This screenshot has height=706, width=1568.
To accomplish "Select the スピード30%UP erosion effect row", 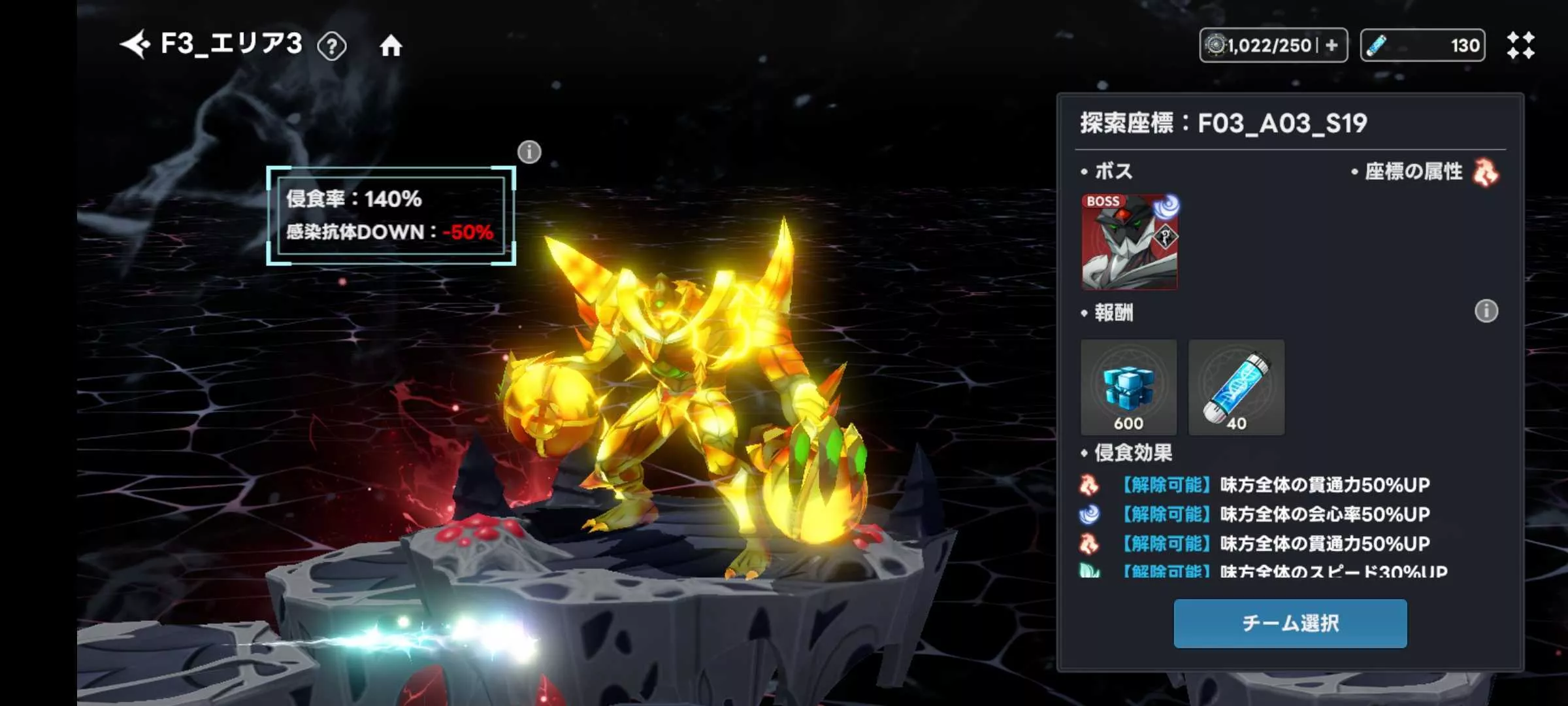I will pyautogui.click(x=1274, y=571).
